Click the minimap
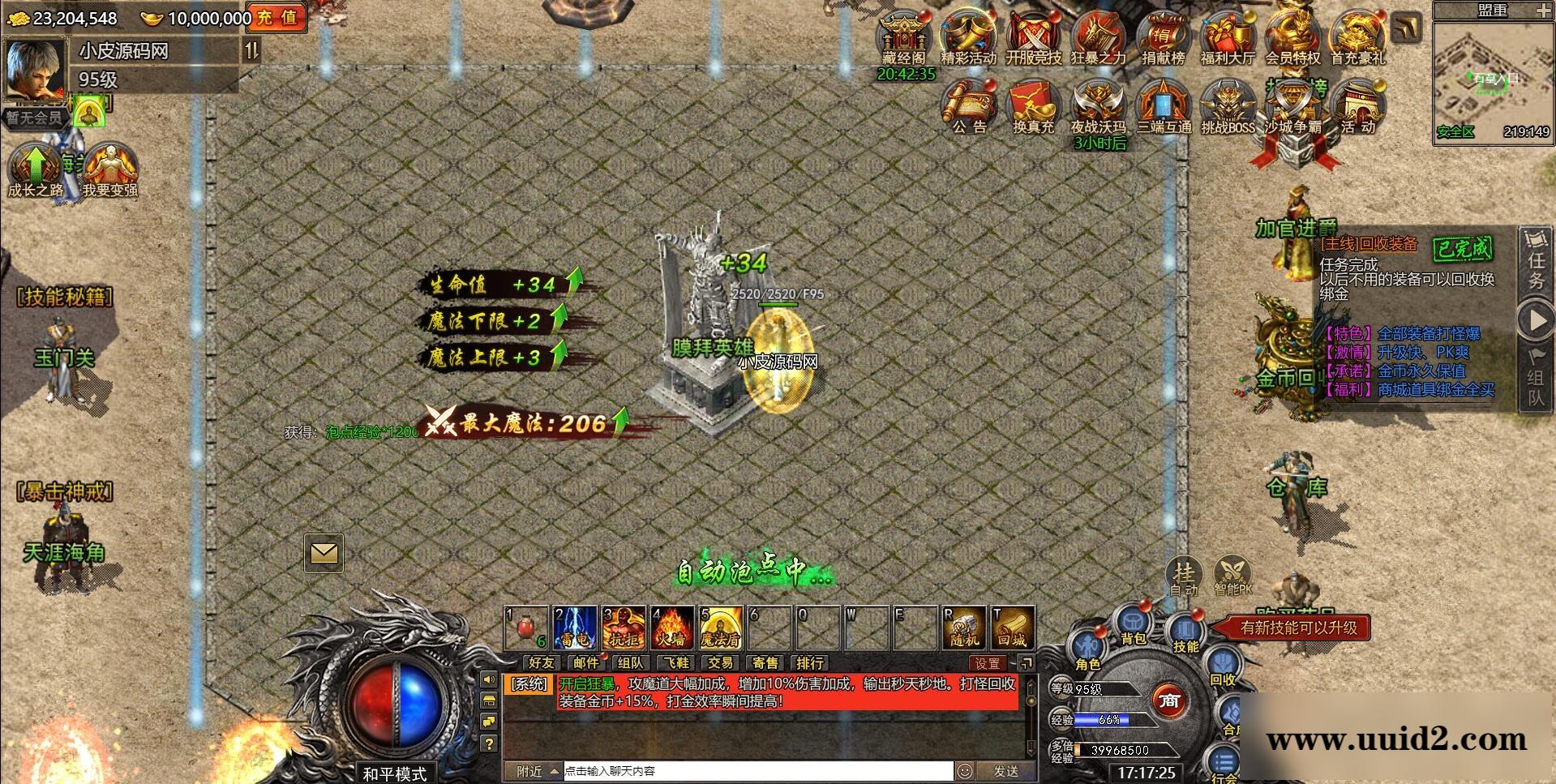The width and height of the screenshot is (1556, 784). click(x=1492, y=79)
